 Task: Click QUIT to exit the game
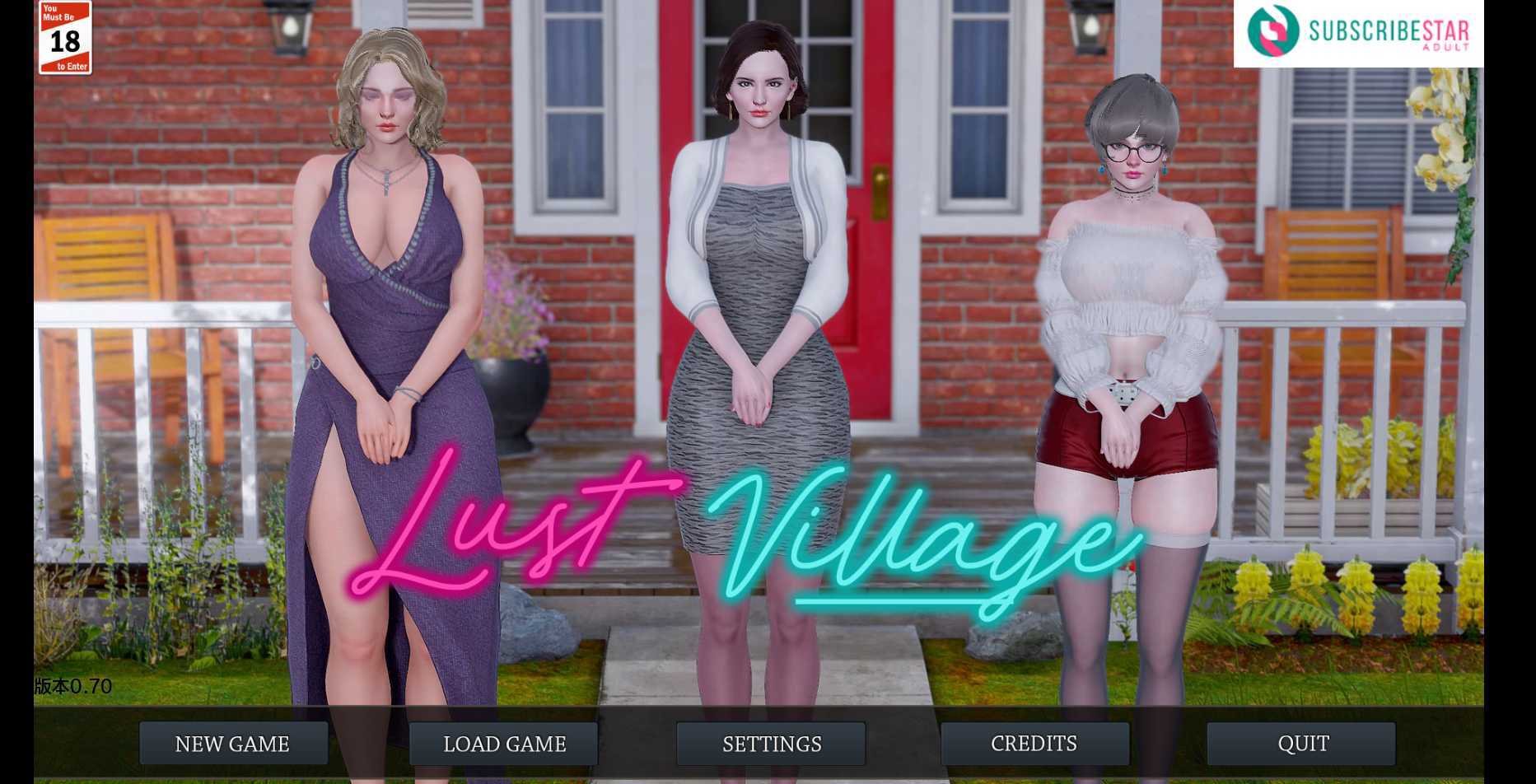pyautogui.click(x=1304, y=744)
